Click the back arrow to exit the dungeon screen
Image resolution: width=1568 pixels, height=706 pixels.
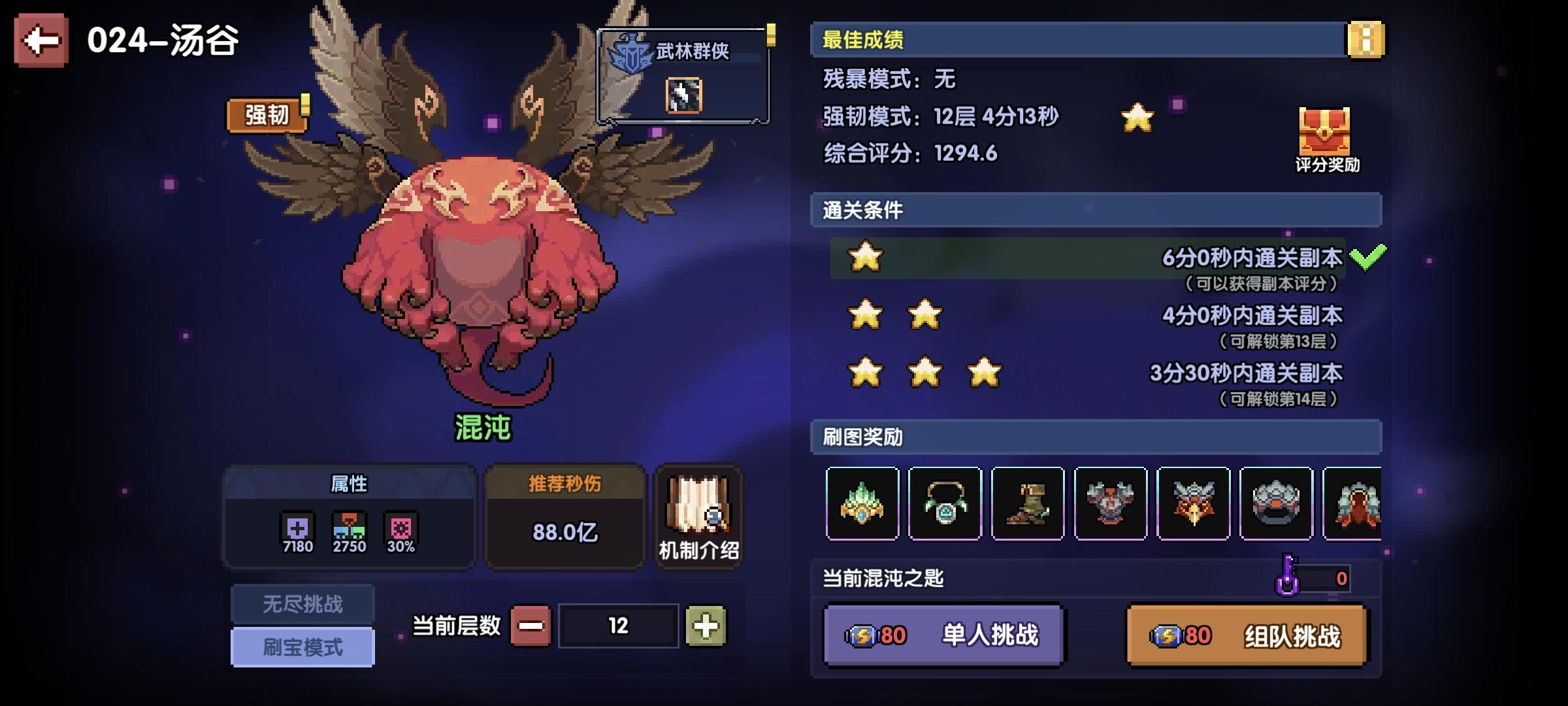41,41
